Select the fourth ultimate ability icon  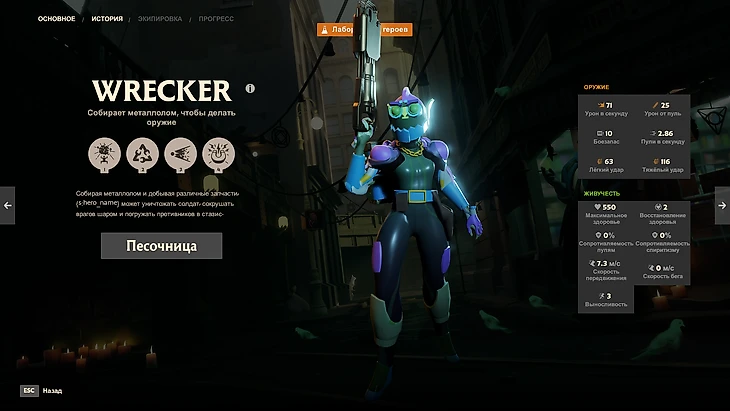[x=218, y=154]
